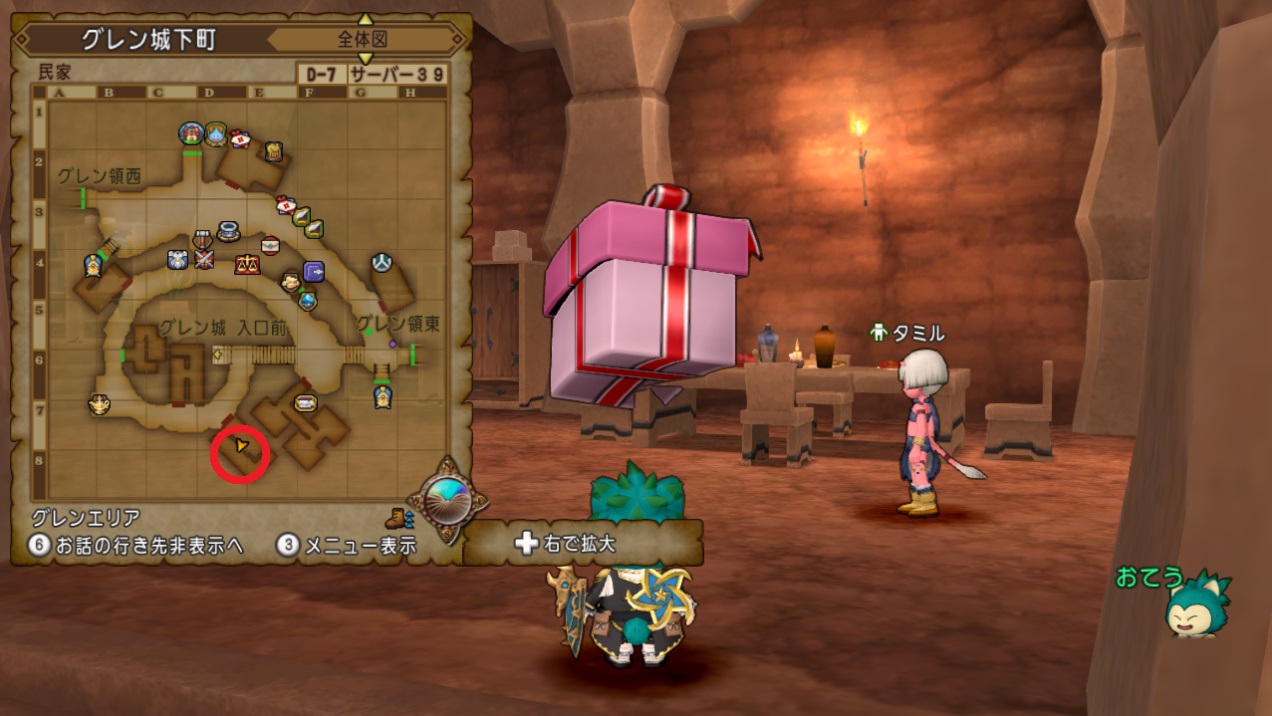Image resolution: width=1272 pixels, height=716 pixels.
Task: Click the グレン領西 exit label
Action: [x=99, y=177]
